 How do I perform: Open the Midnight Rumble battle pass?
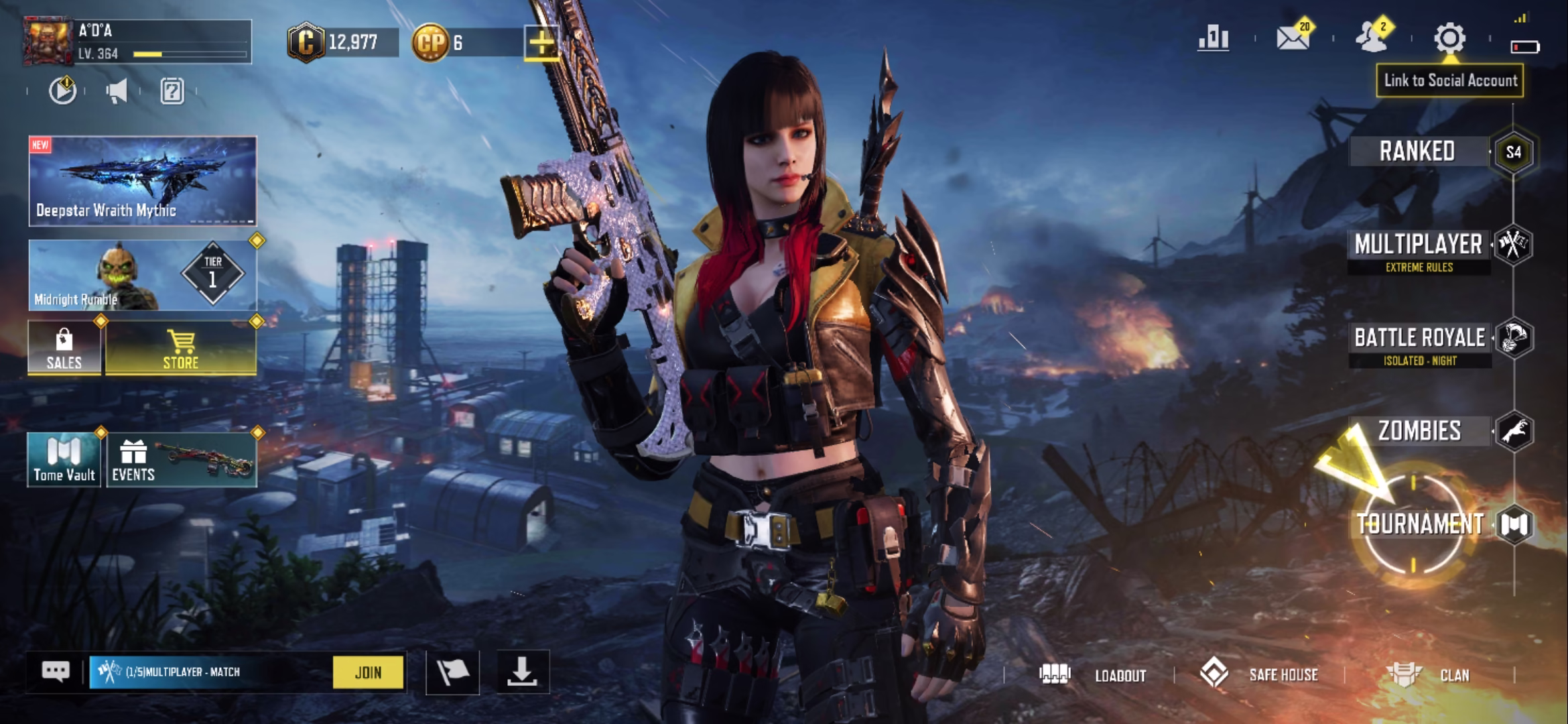[x=142, y=275]
